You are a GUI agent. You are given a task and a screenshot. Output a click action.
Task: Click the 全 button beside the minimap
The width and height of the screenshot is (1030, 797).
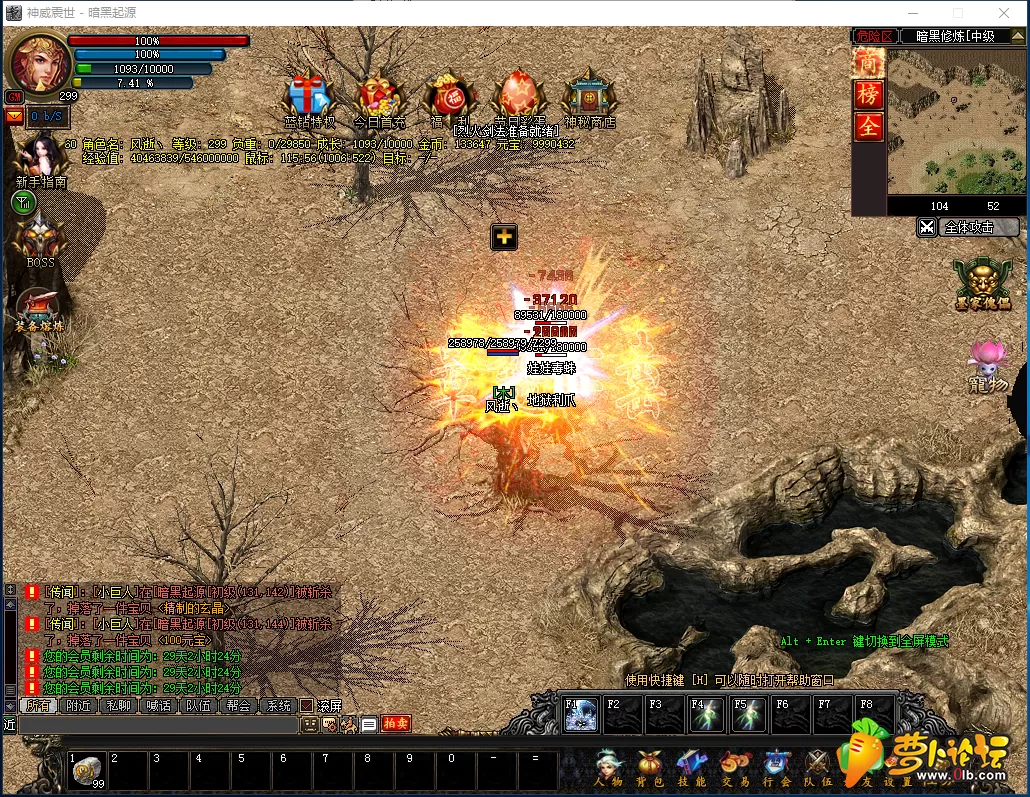click(868, 127)
